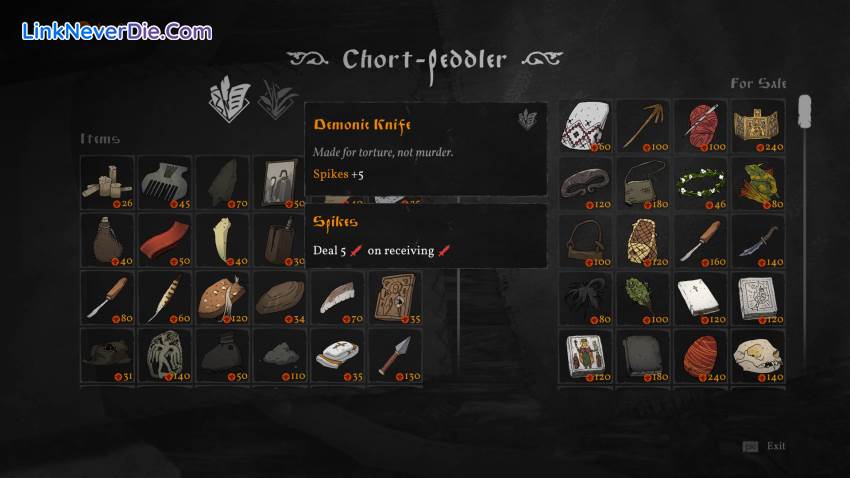The image size is (850, 478).
Task: Pick the white book with cross
Action: pos(700,299)
